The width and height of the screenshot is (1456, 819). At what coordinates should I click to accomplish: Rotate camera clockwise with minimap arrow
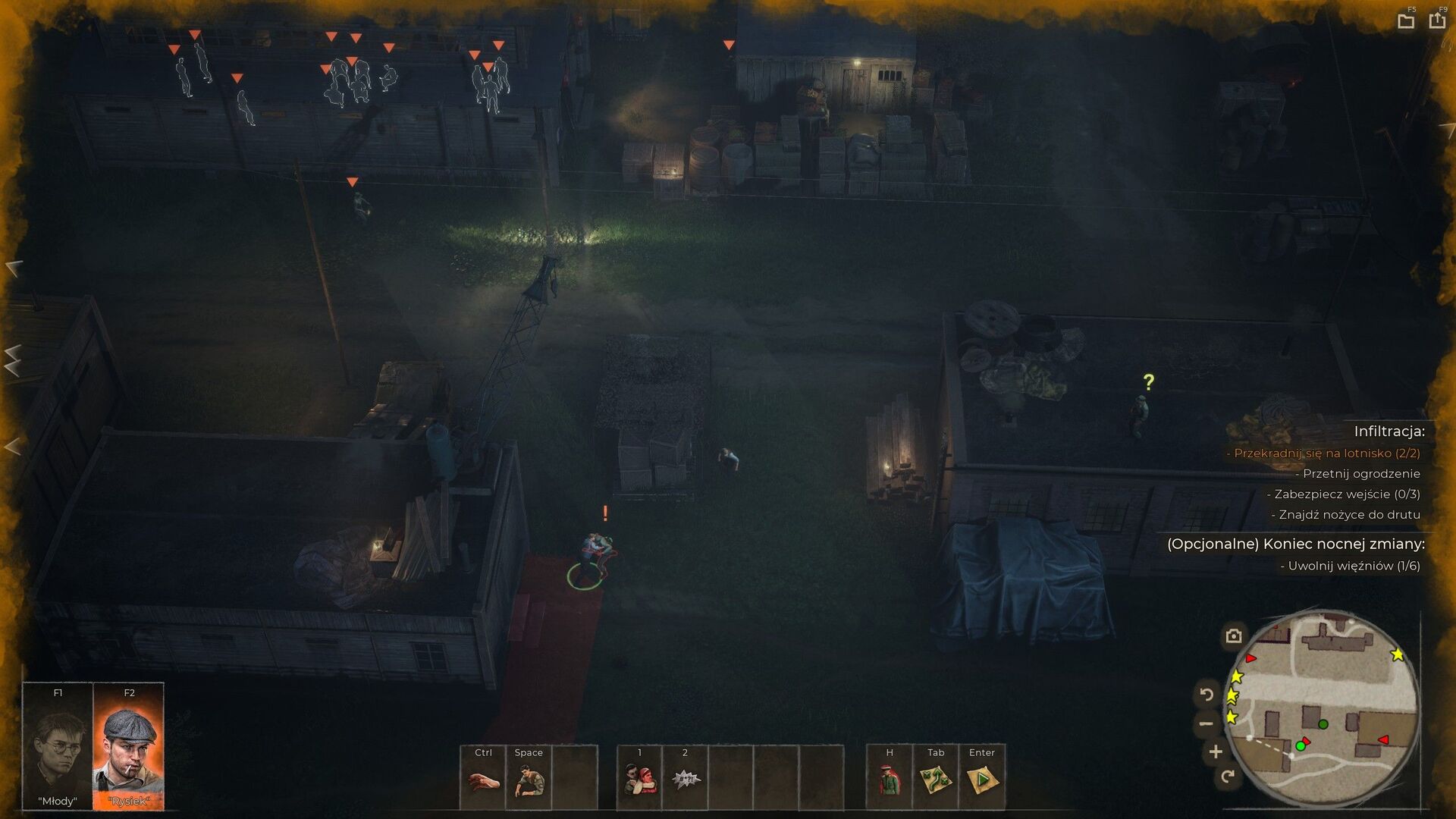(x=1228, y=776)
